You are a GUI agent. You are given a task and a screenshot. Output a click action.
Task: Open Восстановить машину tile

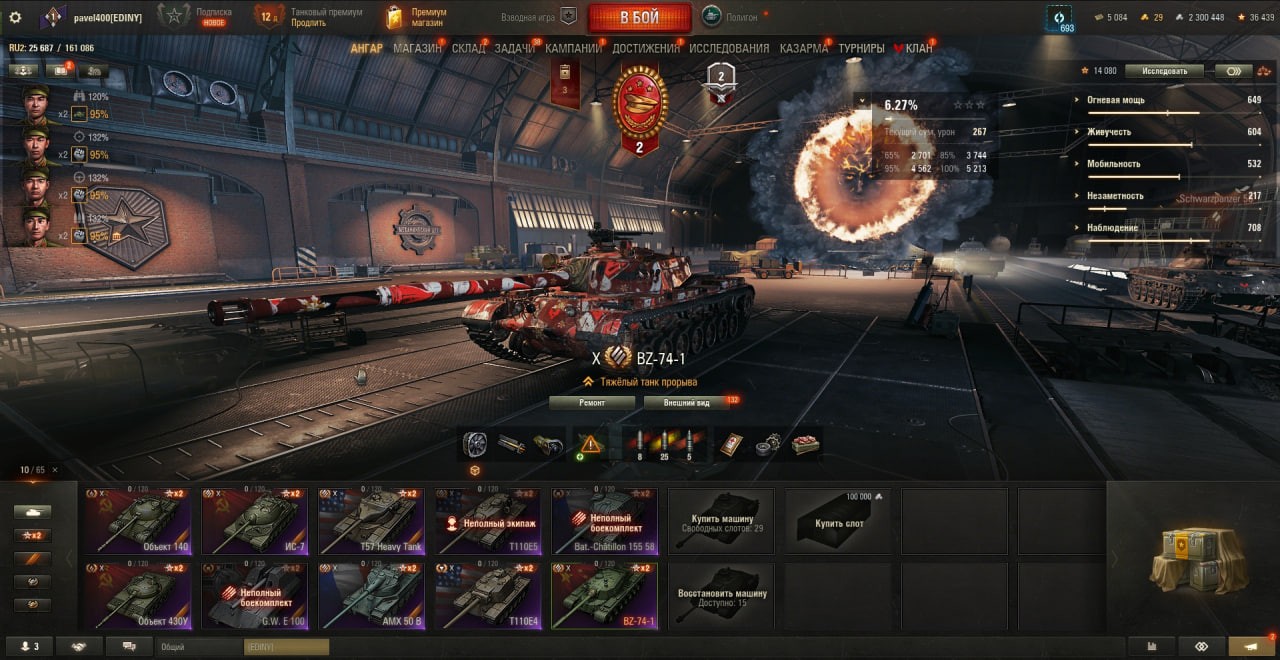point(723,595)
